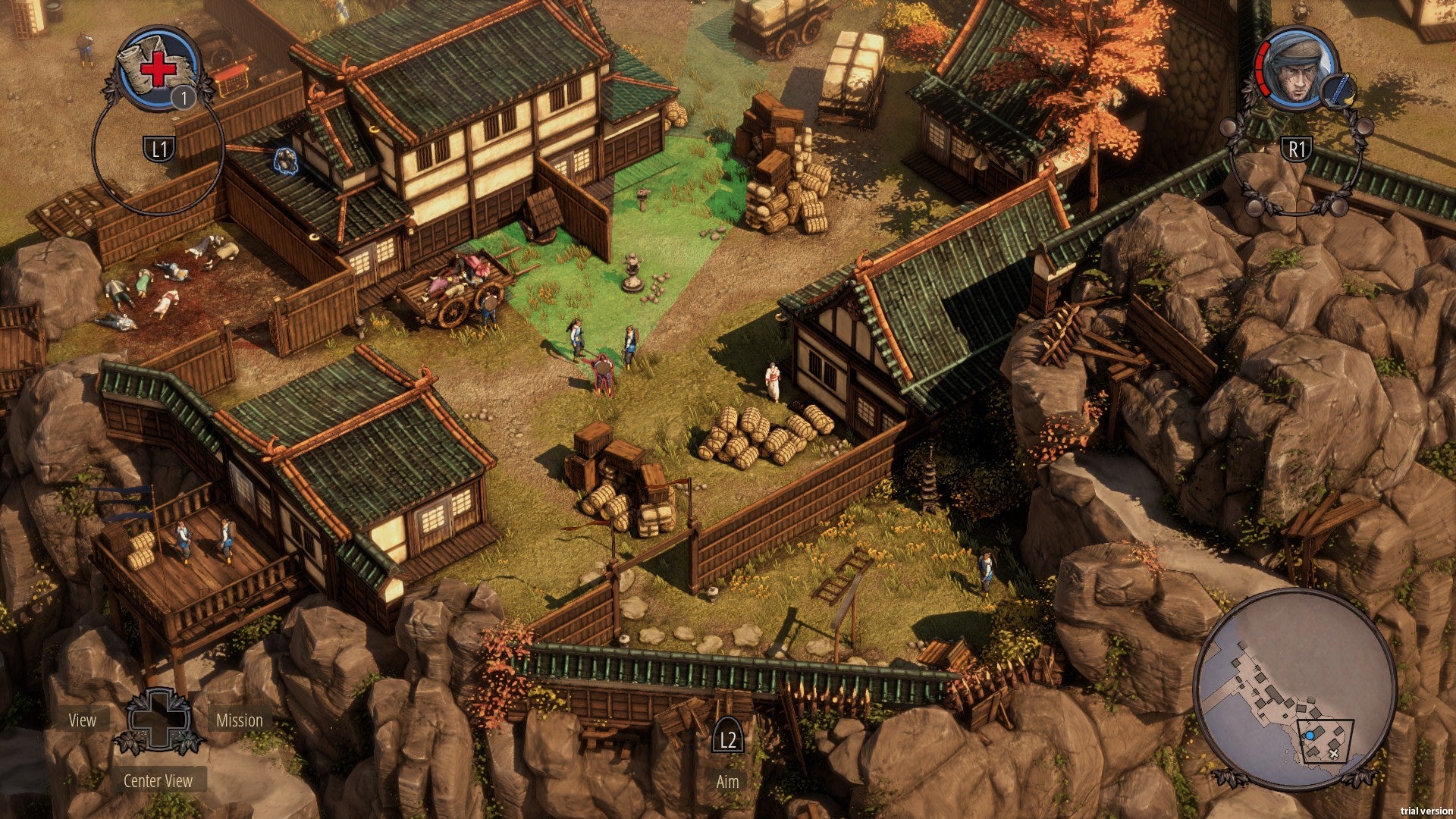
Task: Select the Mission label
Action: (x=240, y=720)
